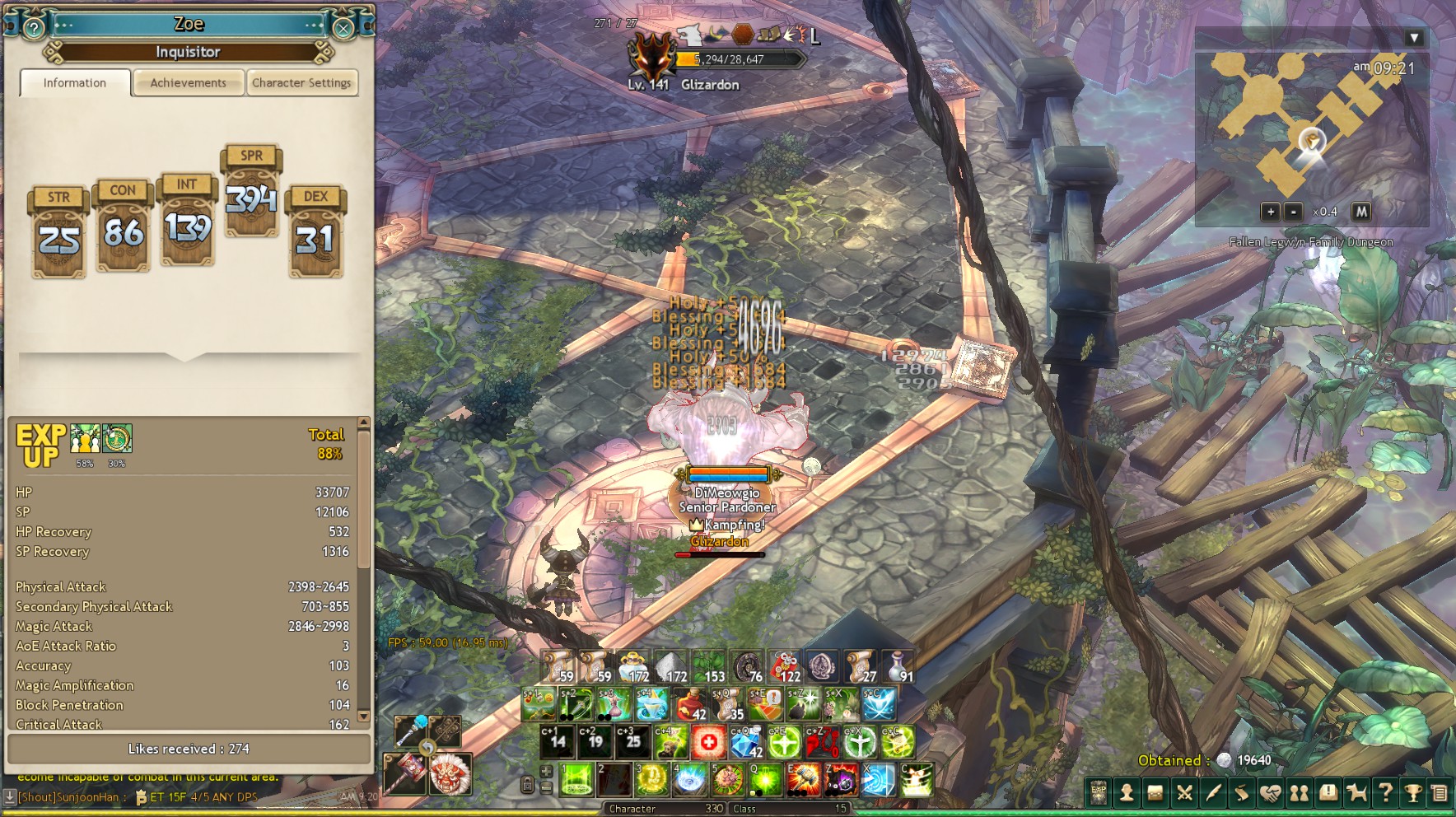The width and height of the screenshot is (1456, 817).
Task: Open the Character Settings tab
Action: [x=301, y=83]
